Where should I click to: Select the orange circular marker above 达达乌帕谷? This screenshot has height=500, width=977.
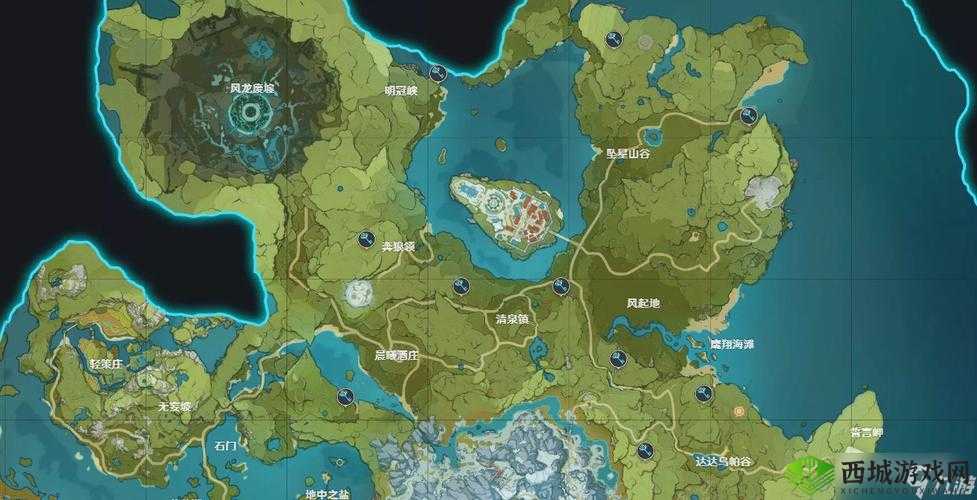click(x=737, y=410)
